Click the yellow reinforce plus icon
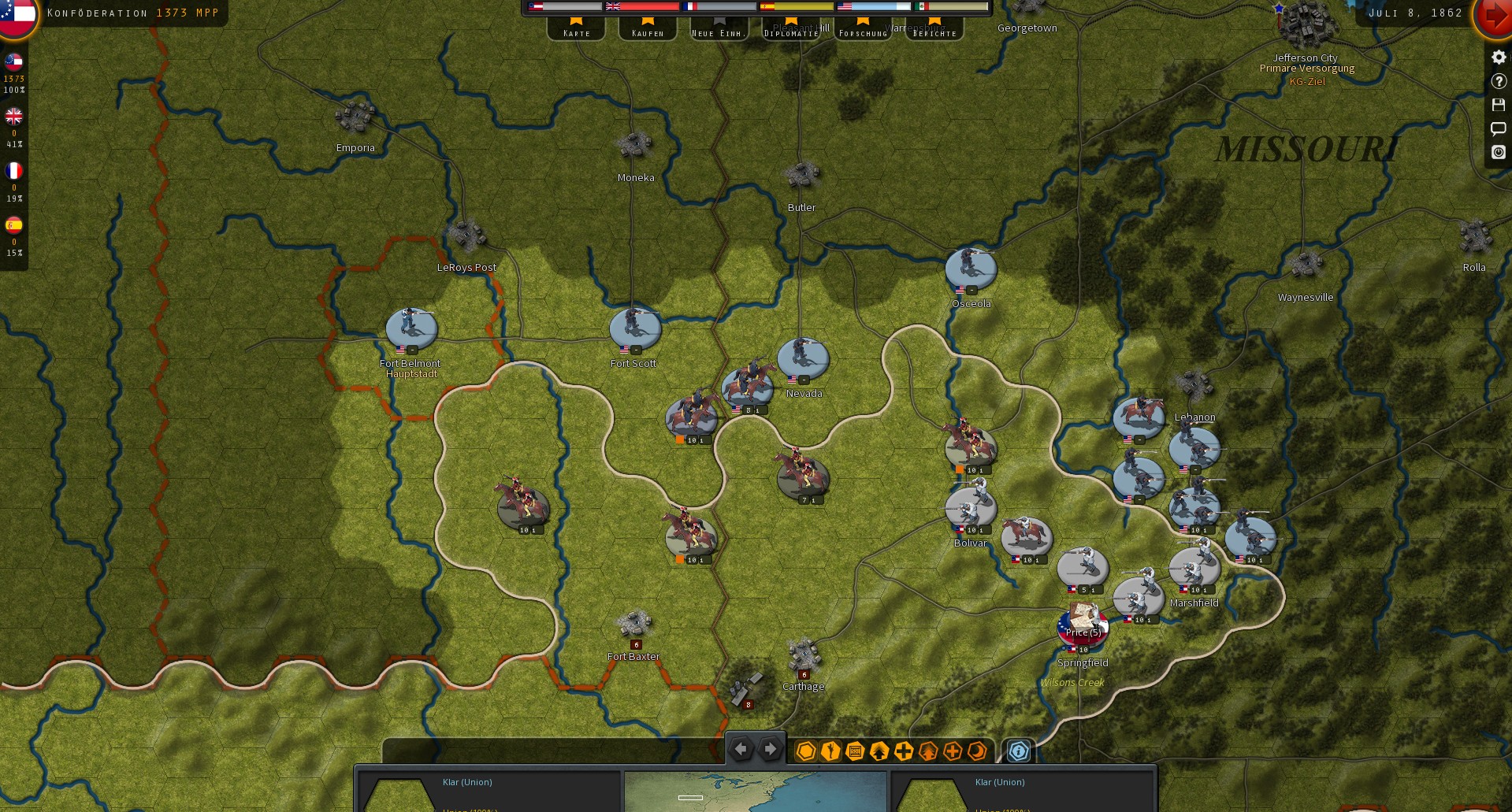 click(903, 752)
